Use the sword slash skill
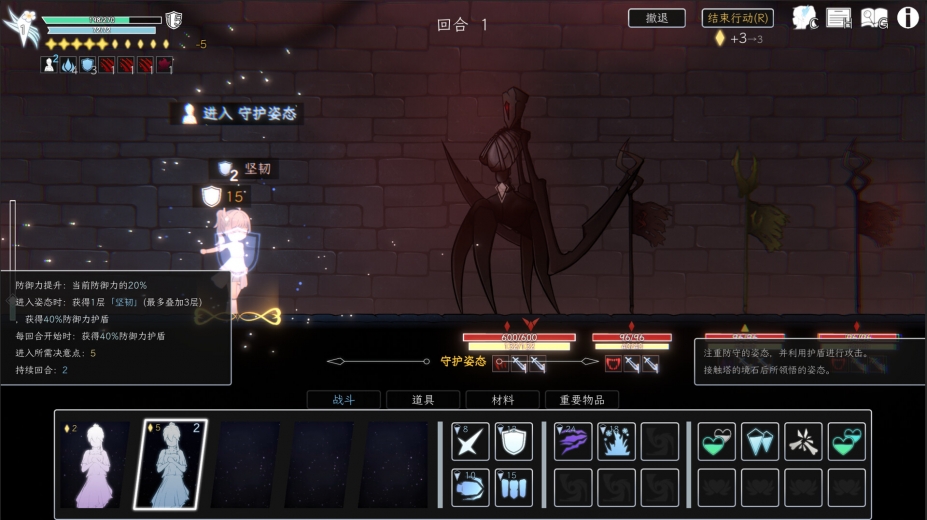This screenshot has height=520, width=927. tap(470, 441)
